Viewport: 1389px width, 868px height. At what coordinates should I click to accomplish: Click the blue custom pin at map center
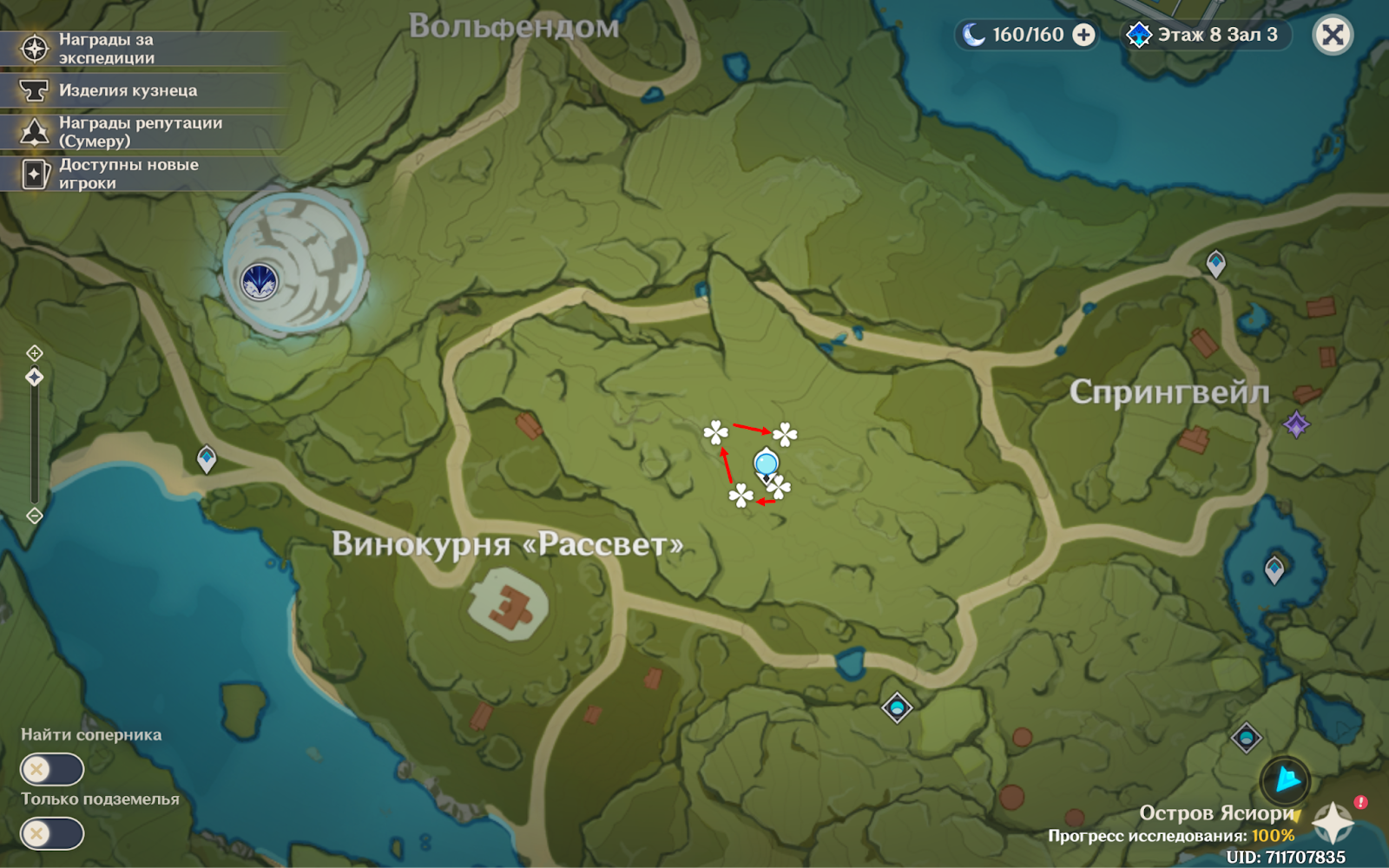tap(766, 465)
